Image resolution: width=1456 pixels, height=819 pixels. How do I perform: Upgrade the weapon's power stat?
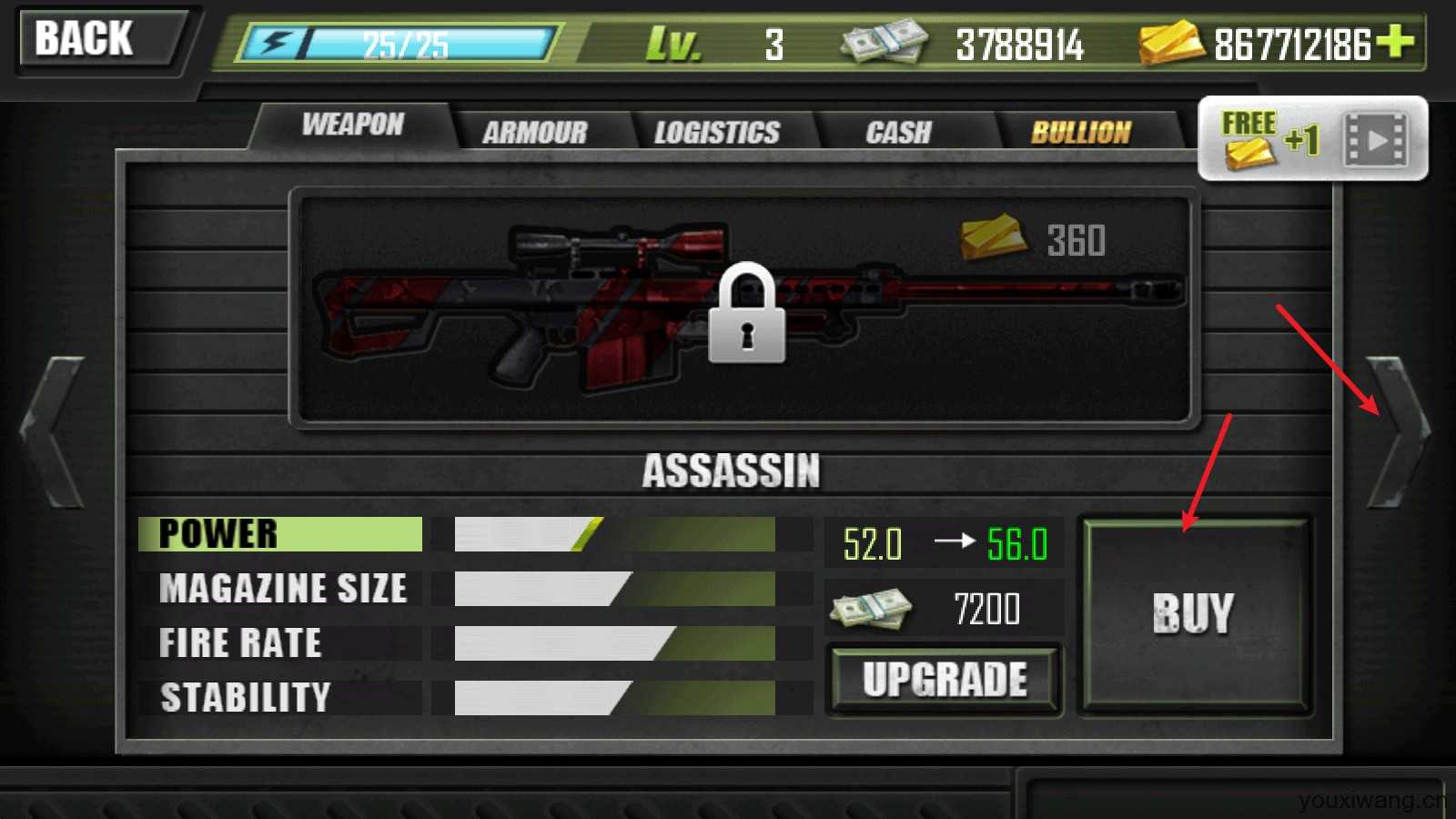(945, 680)
